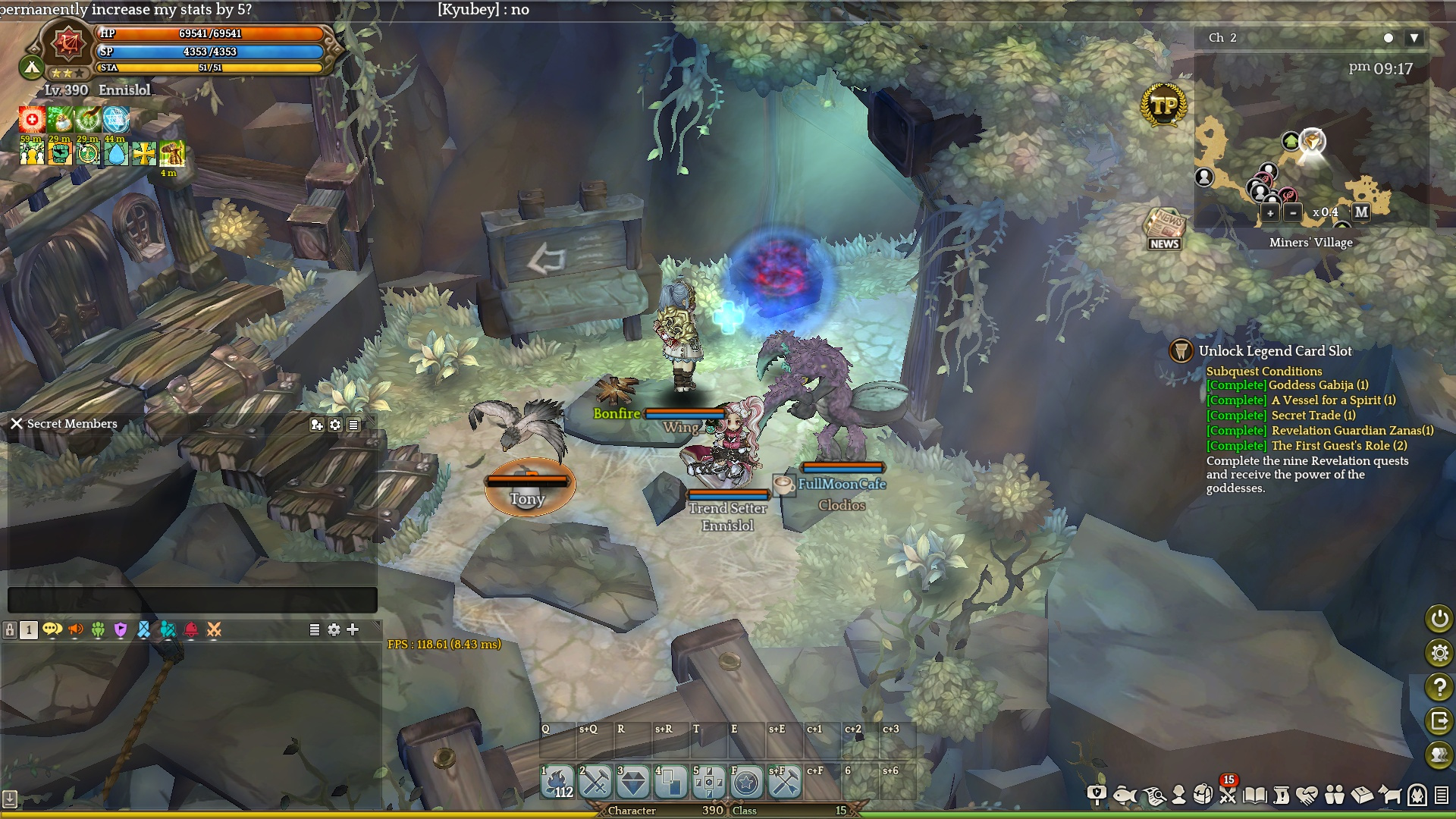Activate the diamond skill in slot 3

click(633, 783)
